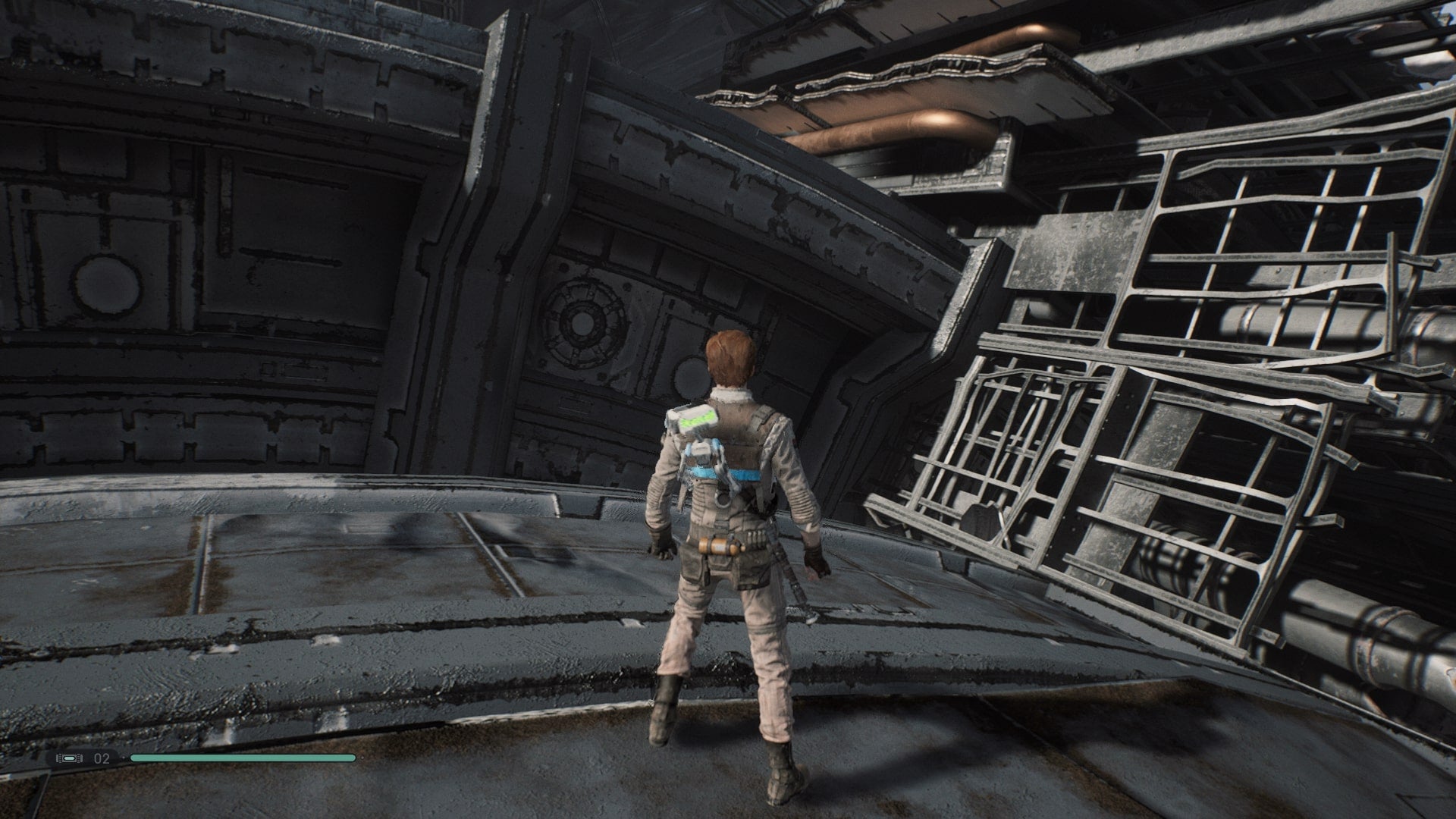This screenshot has width=1456, height=819.
Task: Click the dot marker right of the health bar
Action: [362, 758]
